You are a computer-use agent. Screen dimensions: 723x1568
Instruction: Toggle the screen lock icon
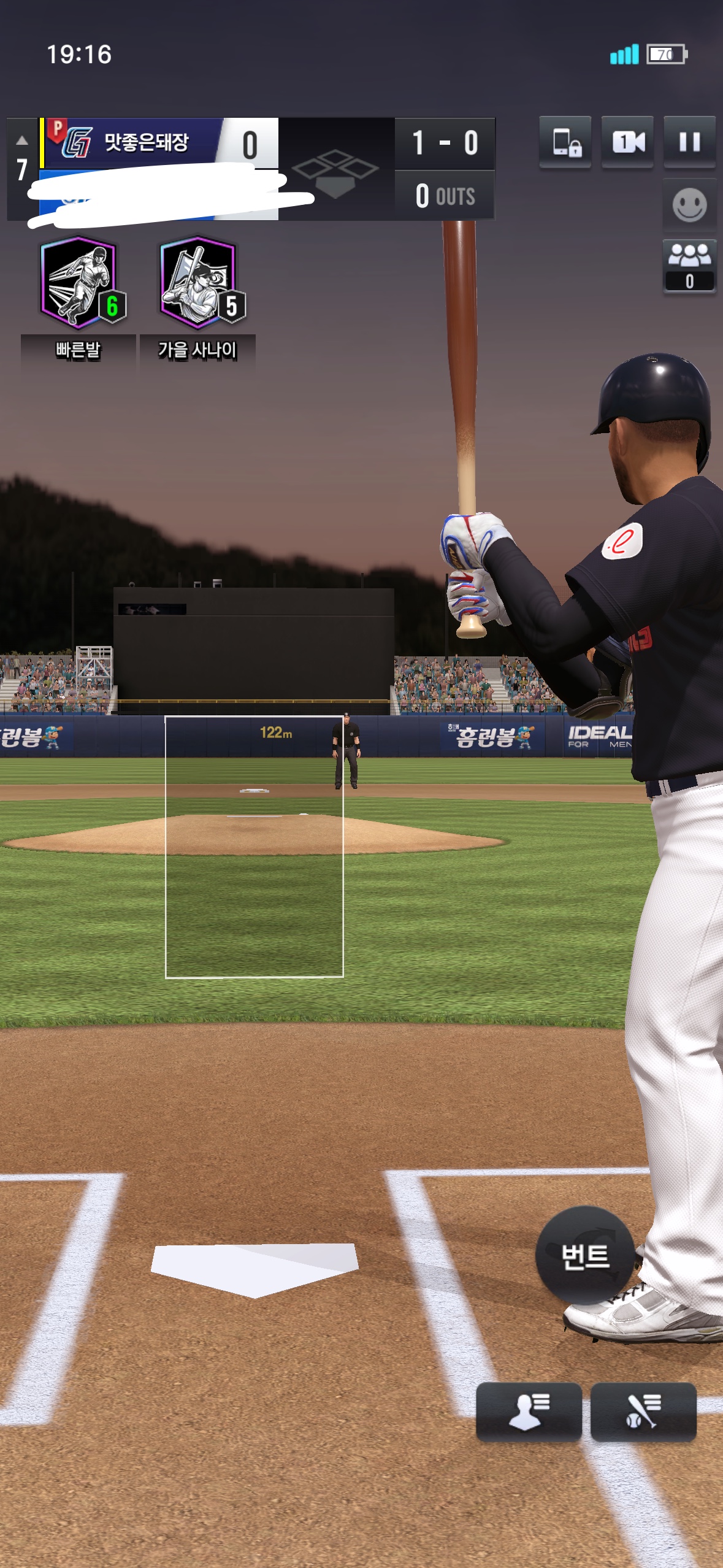tap(565, 142)
